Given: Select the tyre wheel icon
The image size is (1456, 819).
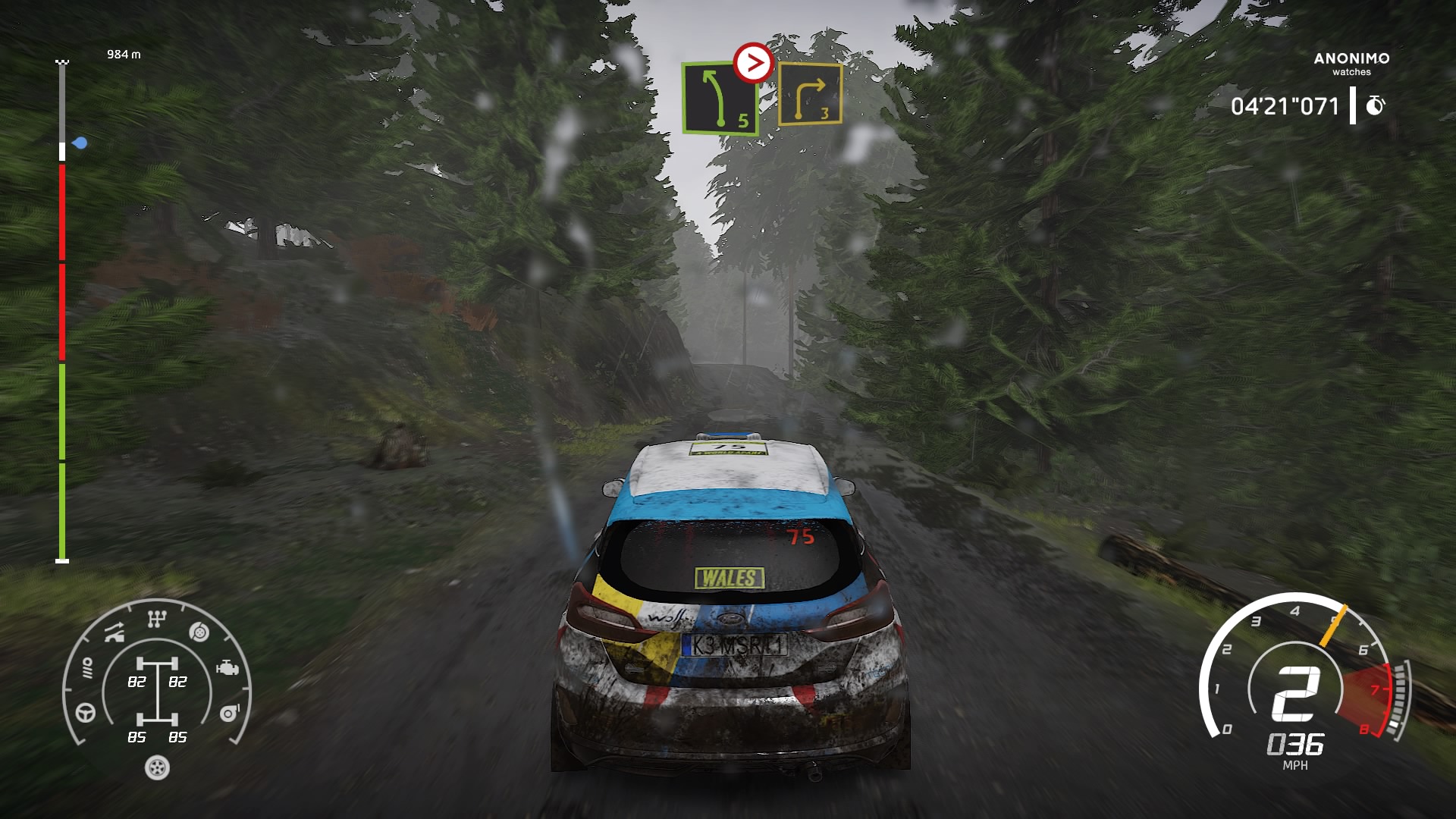Looking at the screenshot, I should (x=157, y=767).
